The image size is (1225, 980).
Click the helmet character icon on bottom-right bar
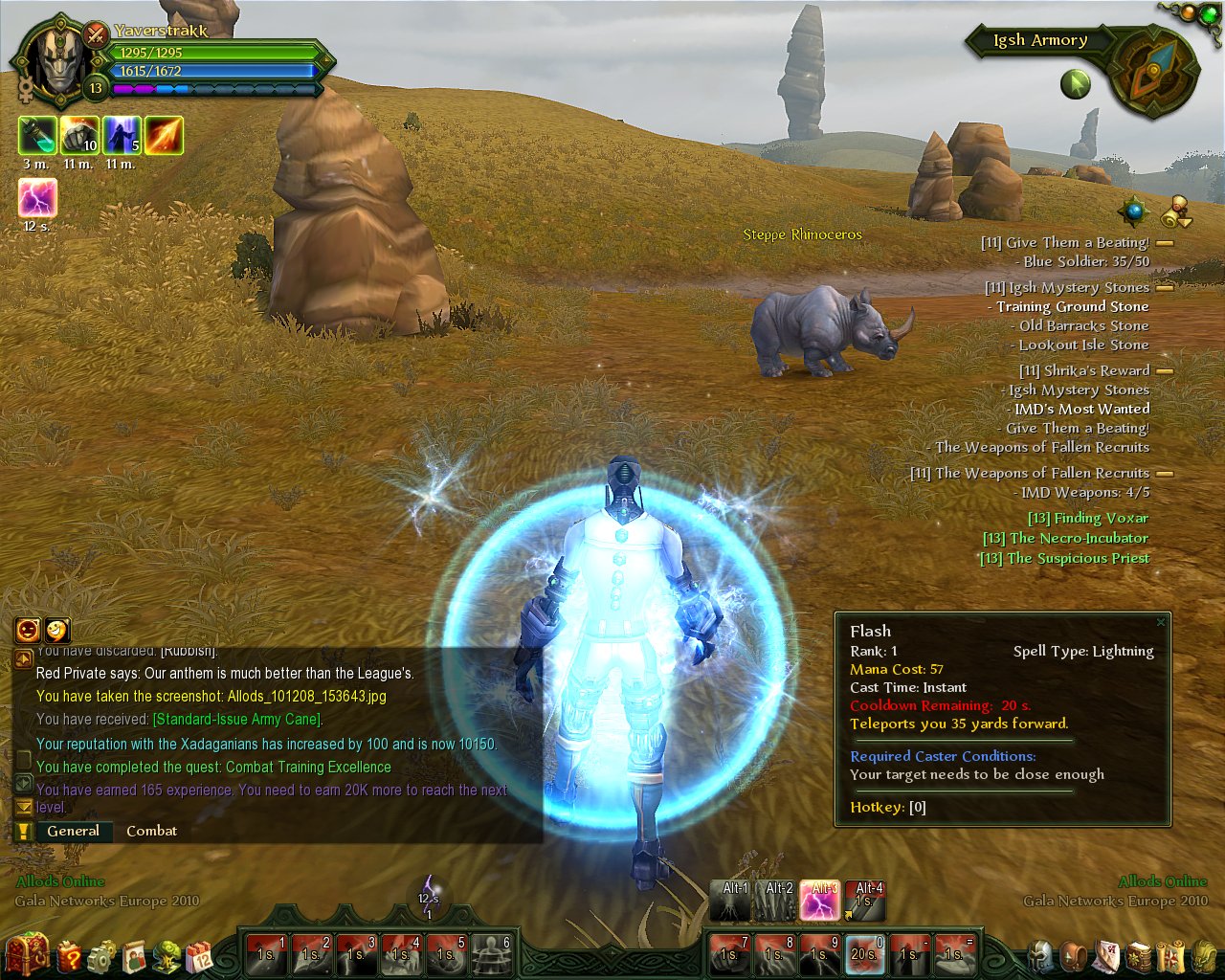[x=1038, y=955]
